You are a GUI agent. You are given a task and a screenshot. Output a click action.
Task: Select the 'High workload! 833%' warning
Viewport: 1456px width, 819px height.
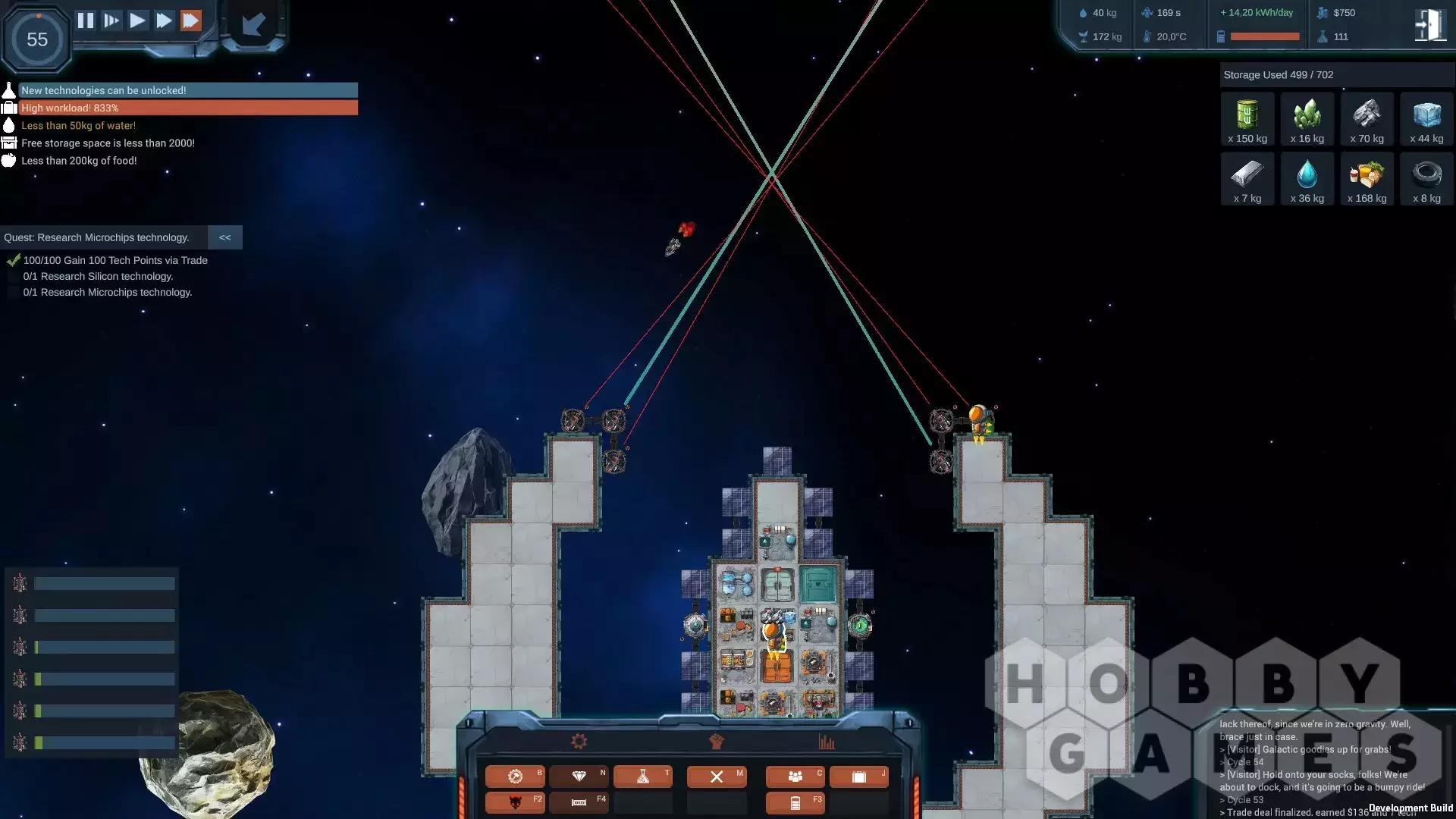187,108
